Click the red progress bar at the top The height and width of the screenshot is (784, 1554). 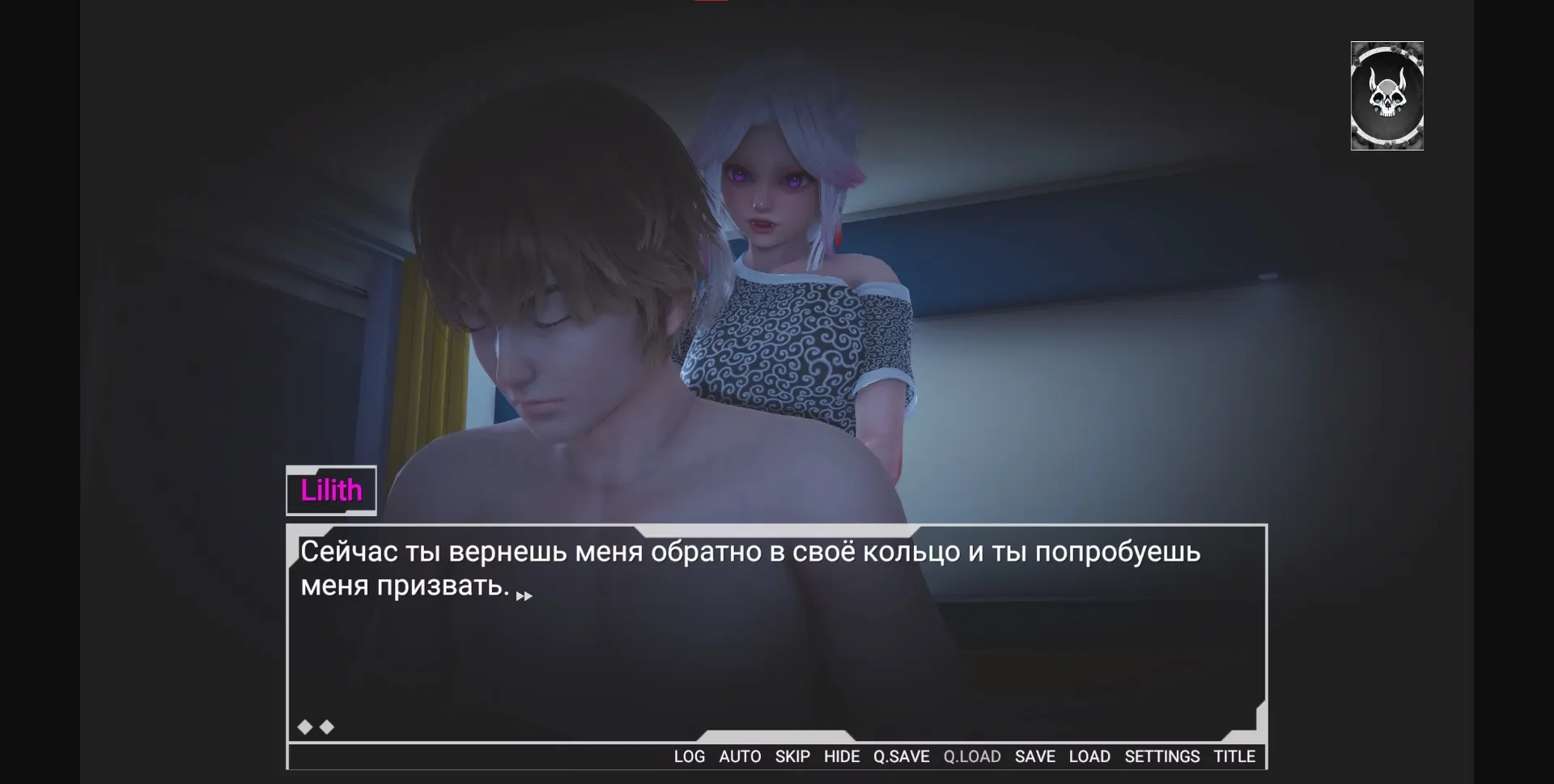(x=711, y=2)
